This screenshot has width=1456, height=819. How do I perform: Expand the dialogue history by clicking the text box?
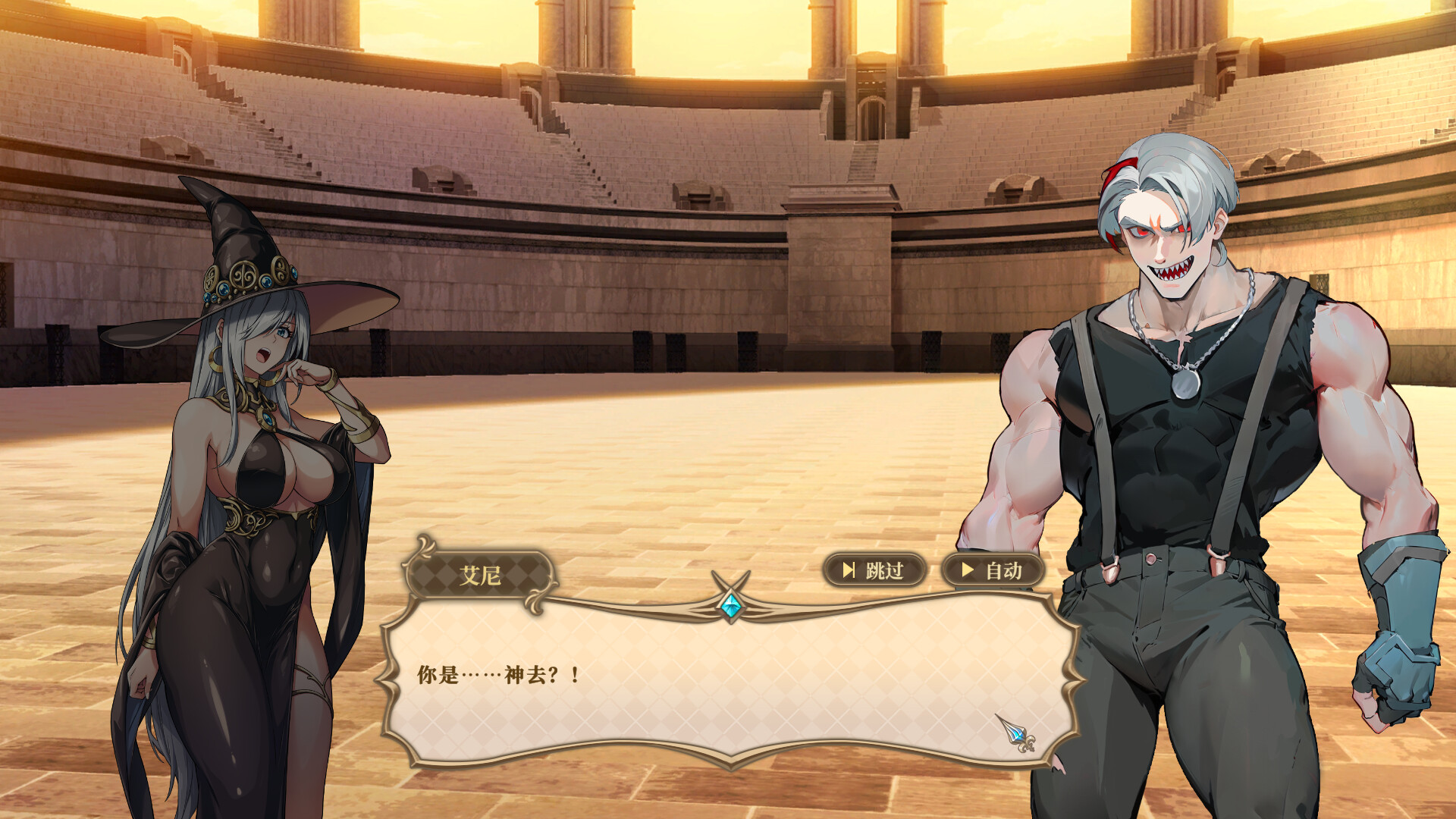tap(728, 675)
